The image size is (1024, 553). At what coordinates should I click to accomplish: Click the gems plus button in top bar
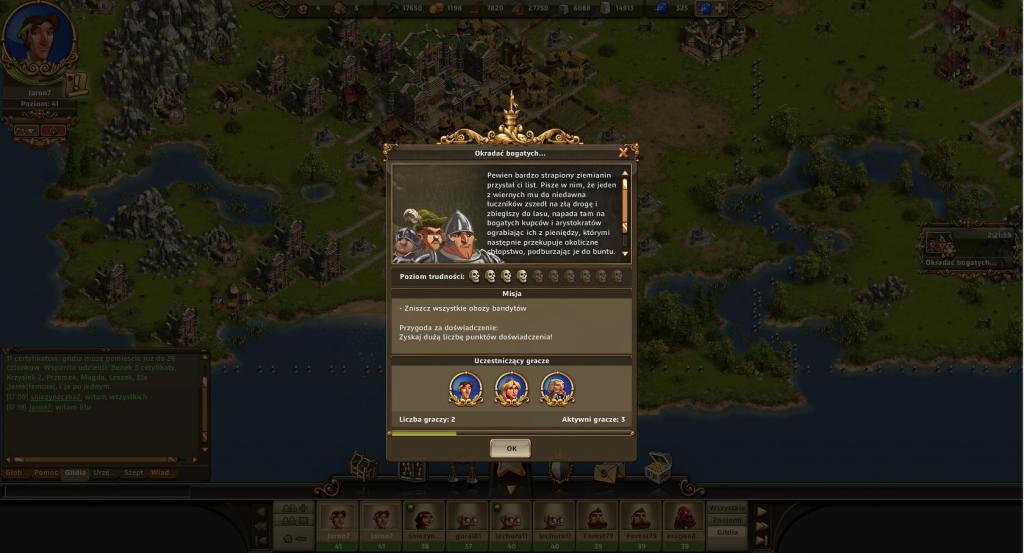(719, 8)
